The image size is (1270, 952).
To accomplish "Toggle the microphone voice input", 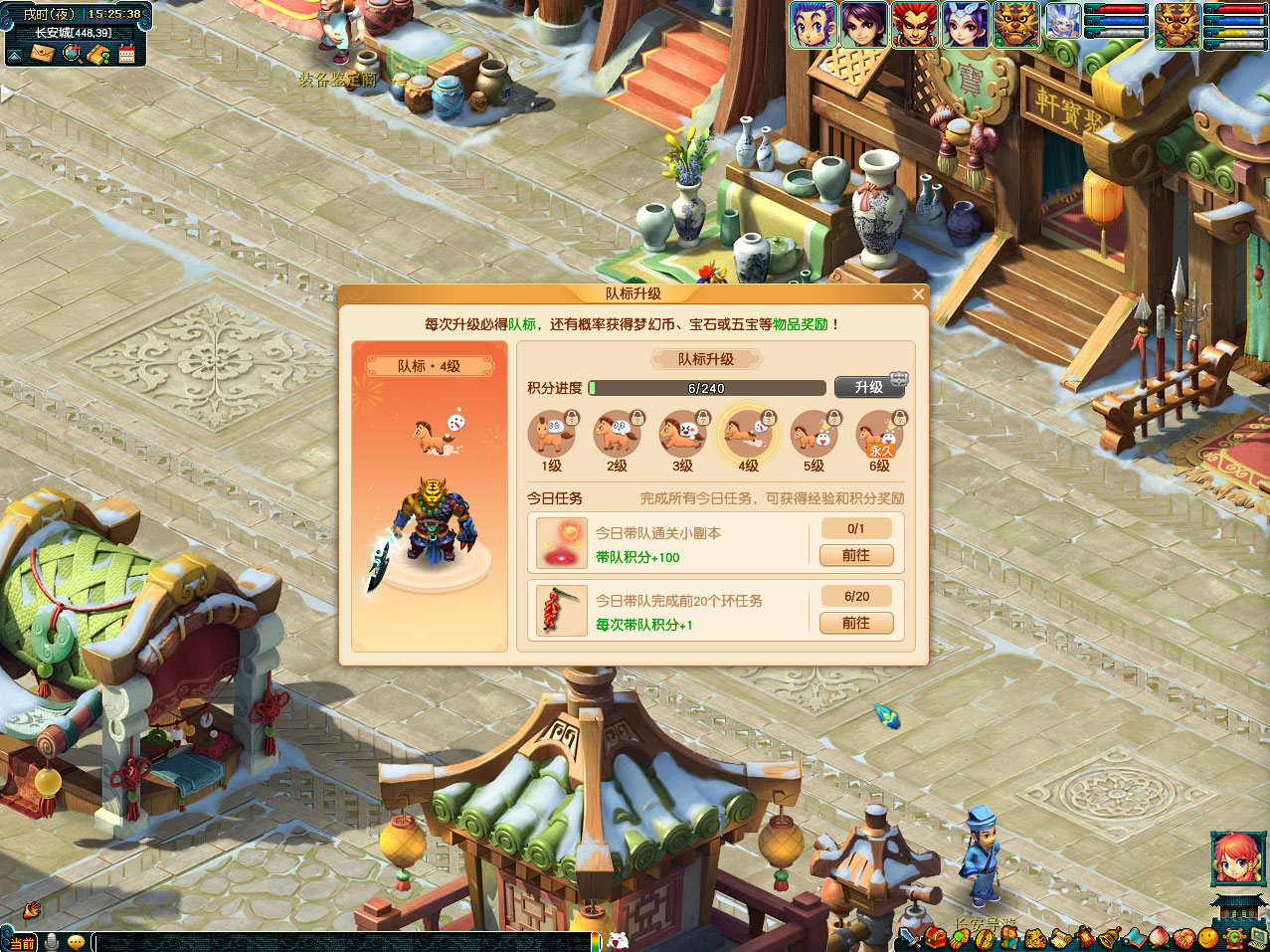I will [50, 942].
